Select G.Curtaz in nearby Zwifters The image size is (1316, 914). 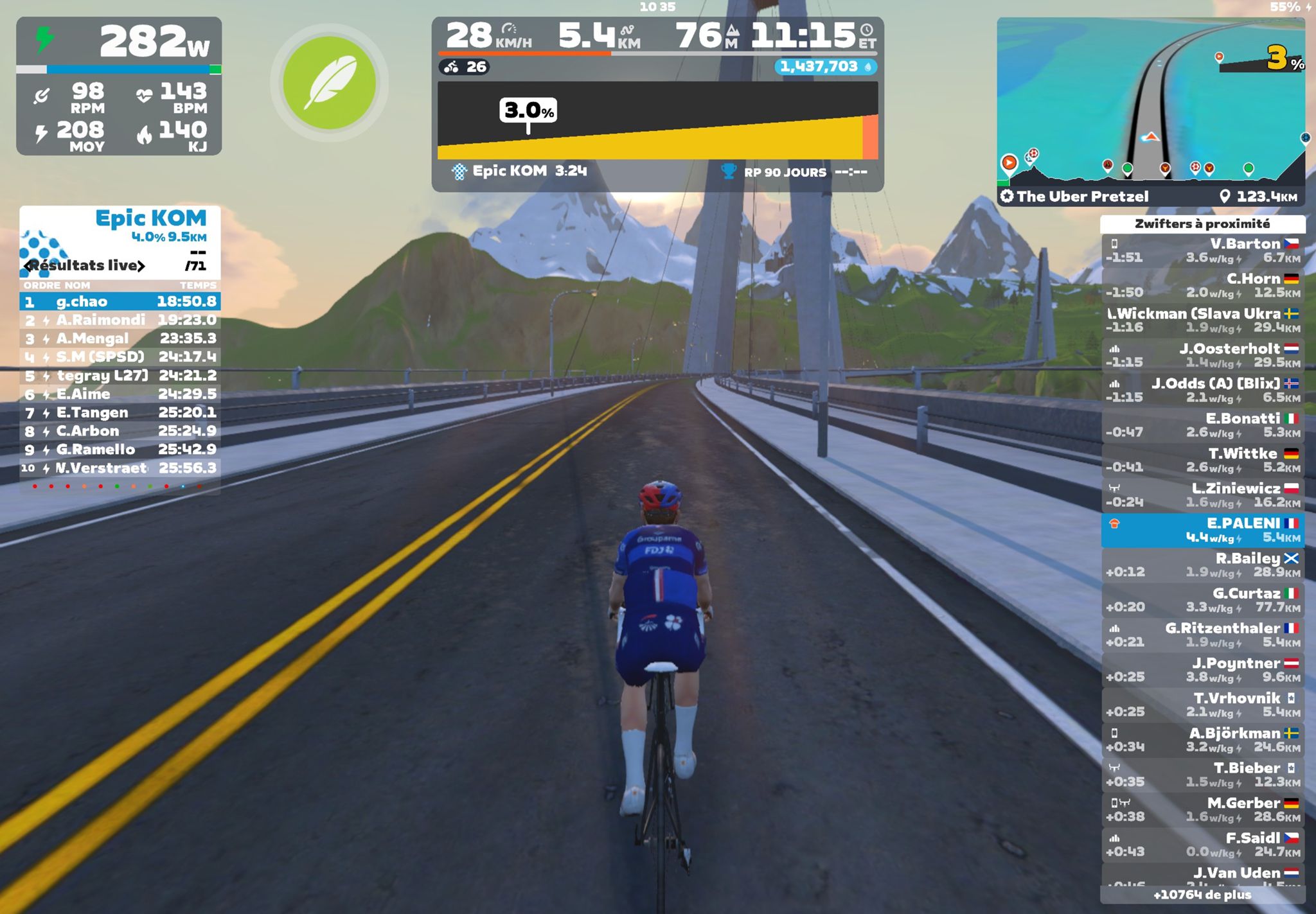pos(1202,600)
